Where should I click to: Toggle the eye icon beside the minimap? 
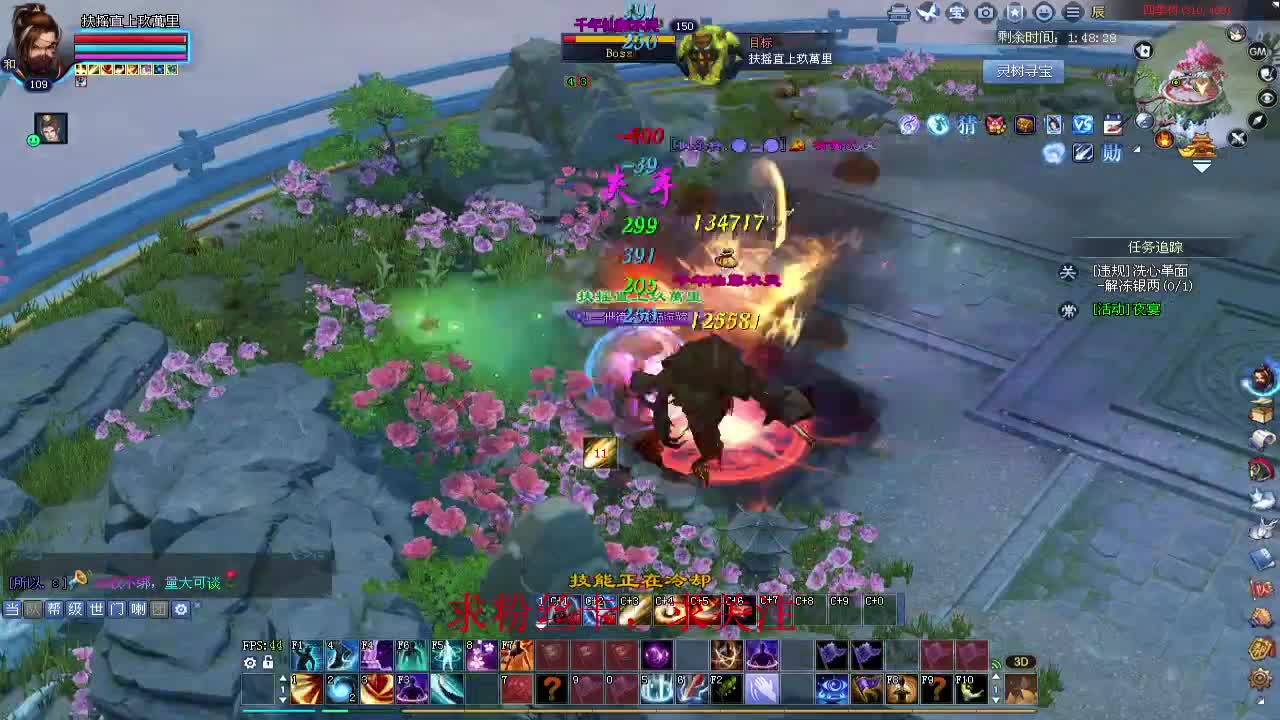pyautogui.click(x=1267, y=98)
